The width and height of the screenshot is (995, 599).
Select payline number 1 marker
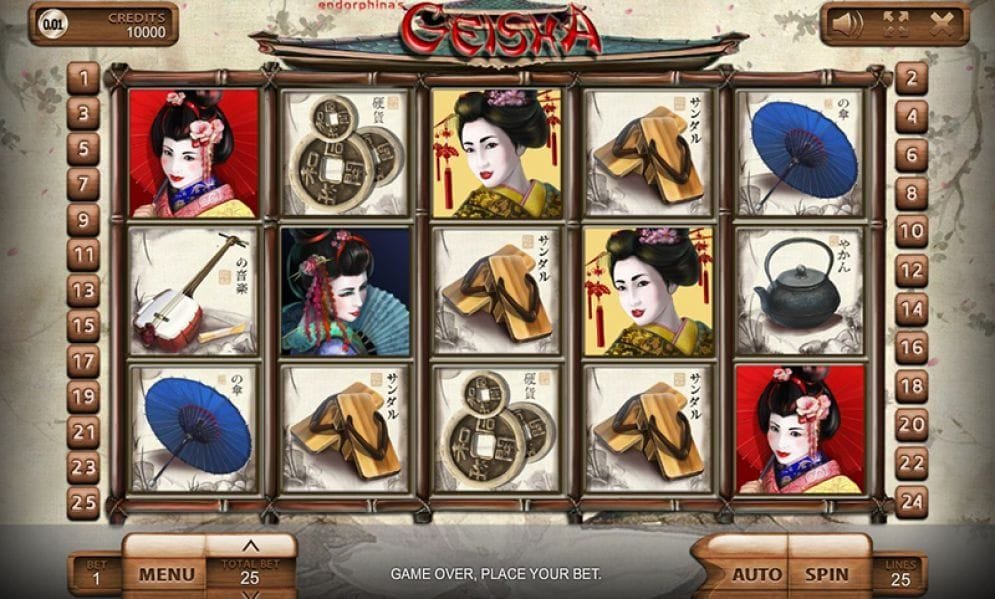point(83,77)
